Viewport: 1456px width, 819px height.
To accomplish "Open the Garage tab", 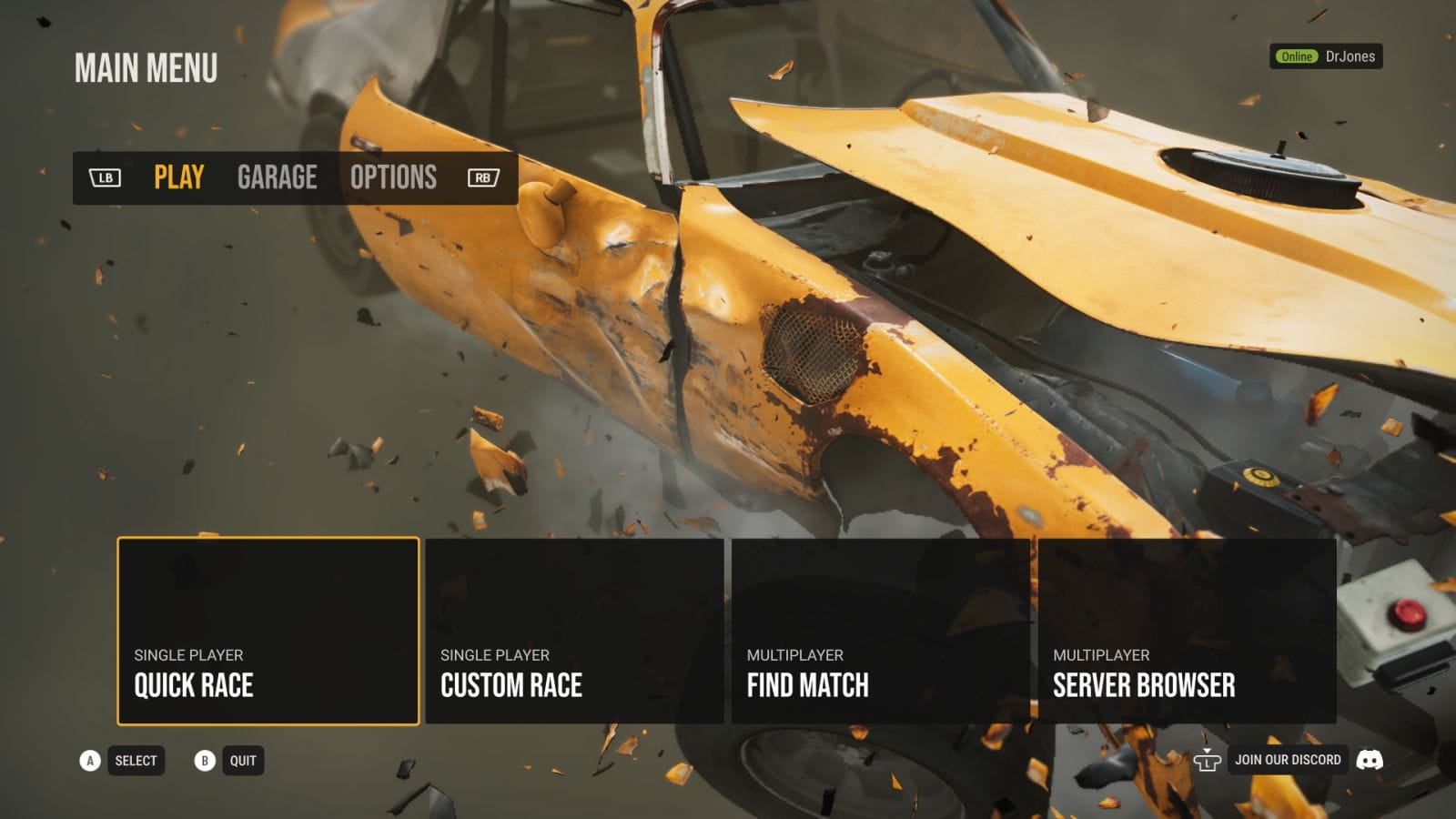I will [277, 177].
